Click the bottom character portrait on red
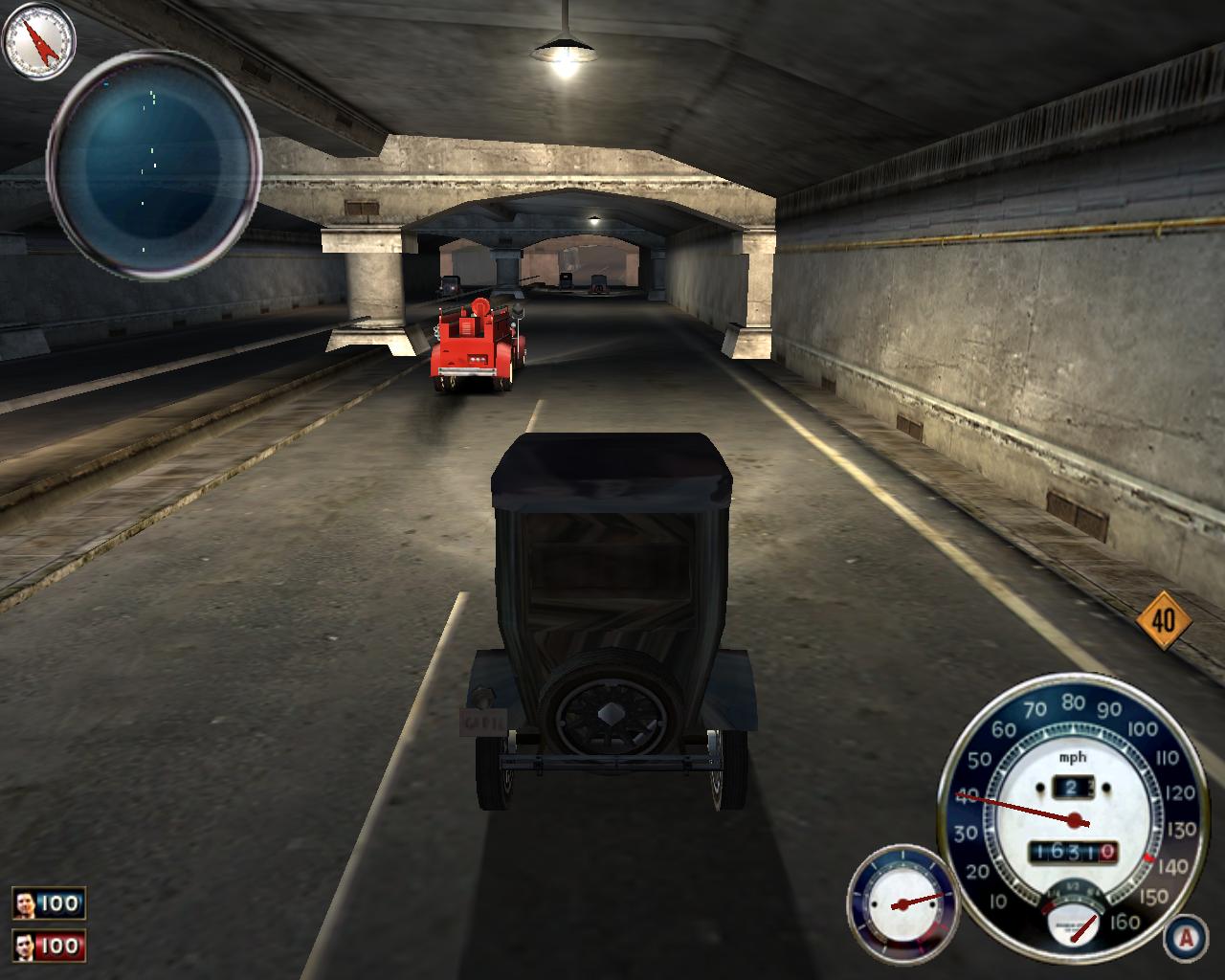 pyautogui.click(x=26, y=947)
